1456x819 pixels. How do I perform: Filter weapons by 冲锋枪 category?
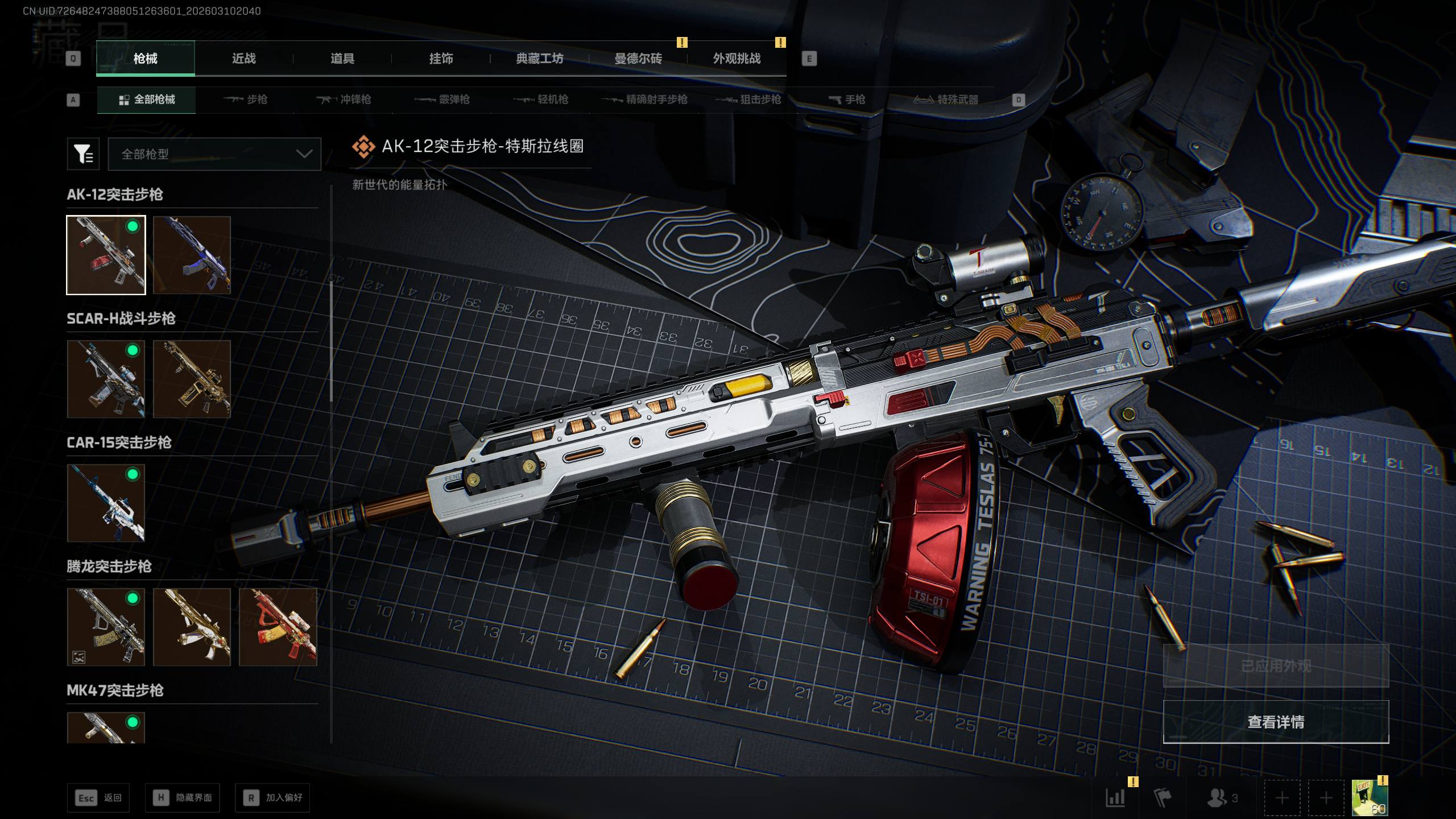click(344, 100)
